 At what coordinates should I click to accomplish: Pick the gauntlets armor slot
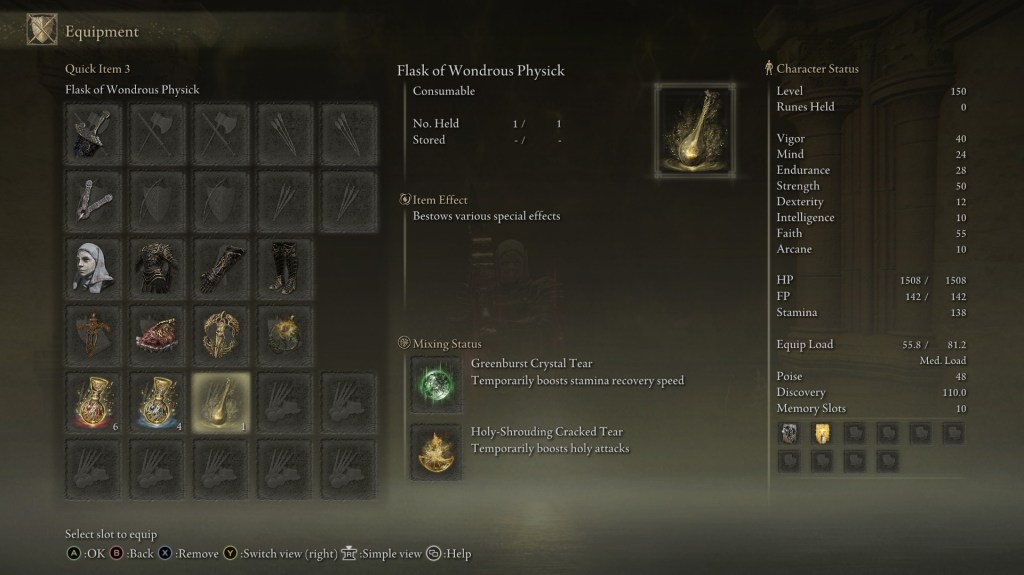222,265
